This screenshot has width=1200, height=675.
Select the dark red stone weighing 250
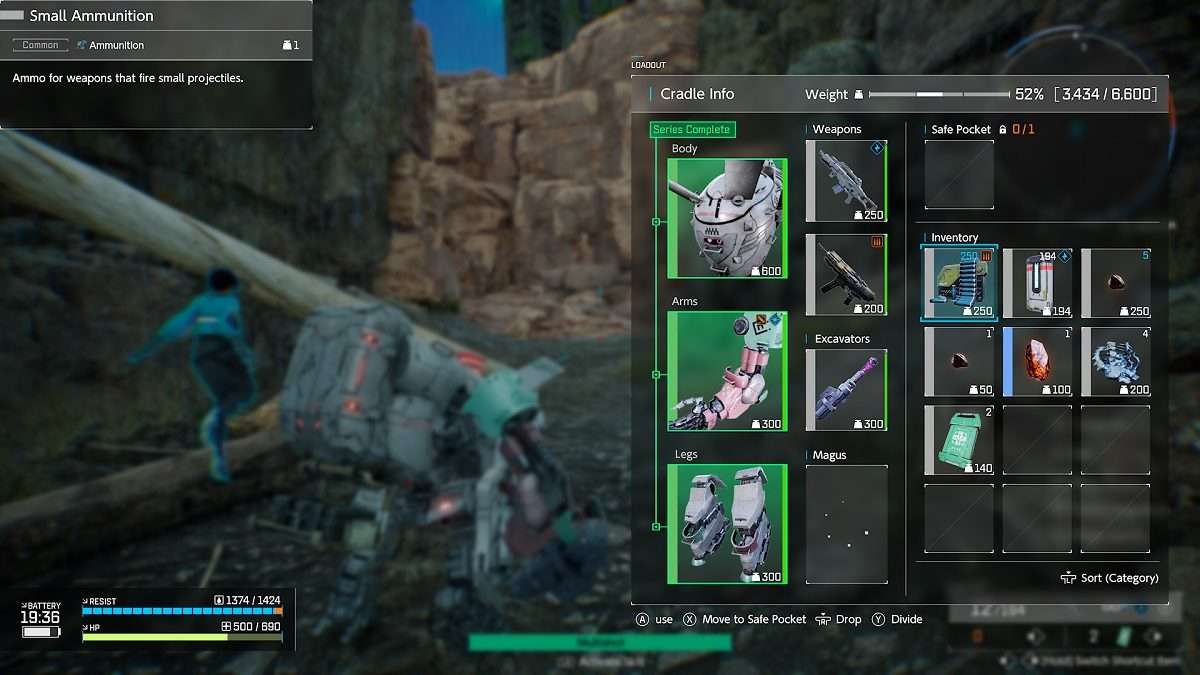[1115, 284]
